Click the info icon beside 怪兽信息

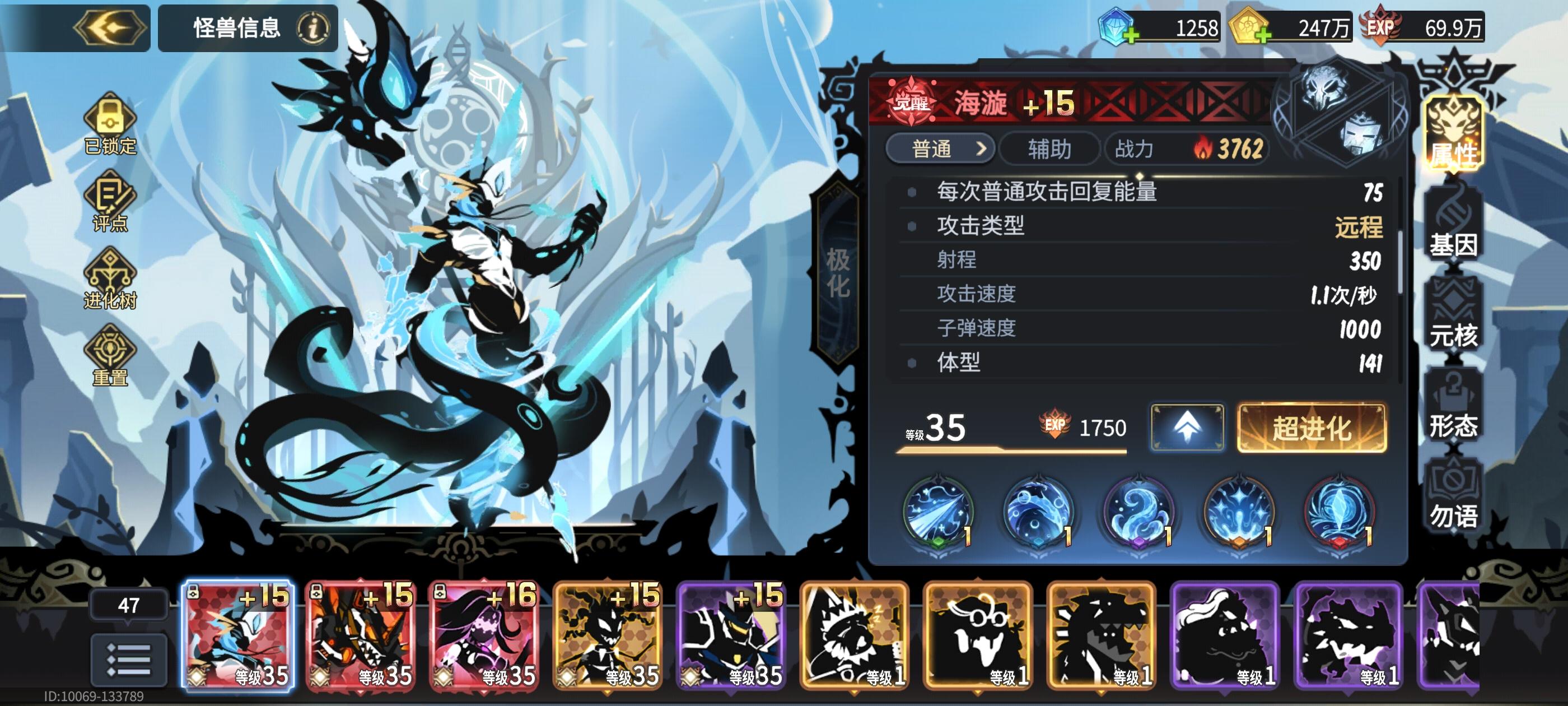313,28
